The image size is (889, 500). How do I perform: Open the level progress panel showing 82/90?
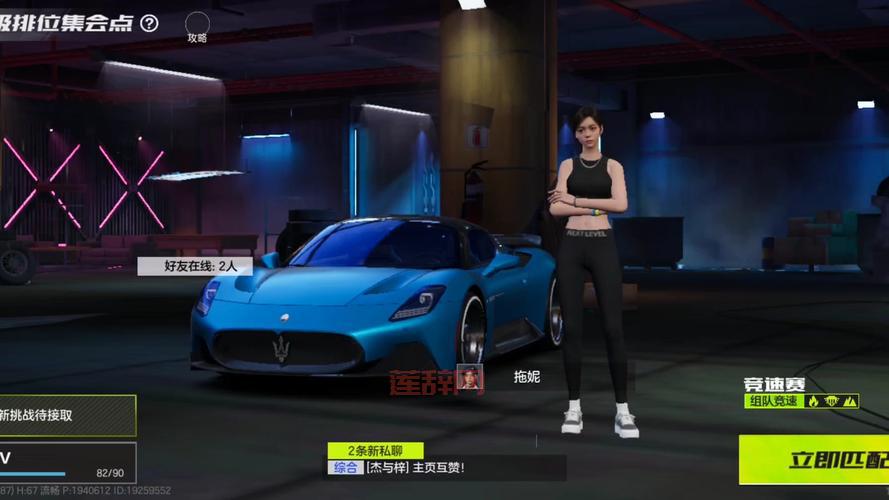(x=66, y=462)
